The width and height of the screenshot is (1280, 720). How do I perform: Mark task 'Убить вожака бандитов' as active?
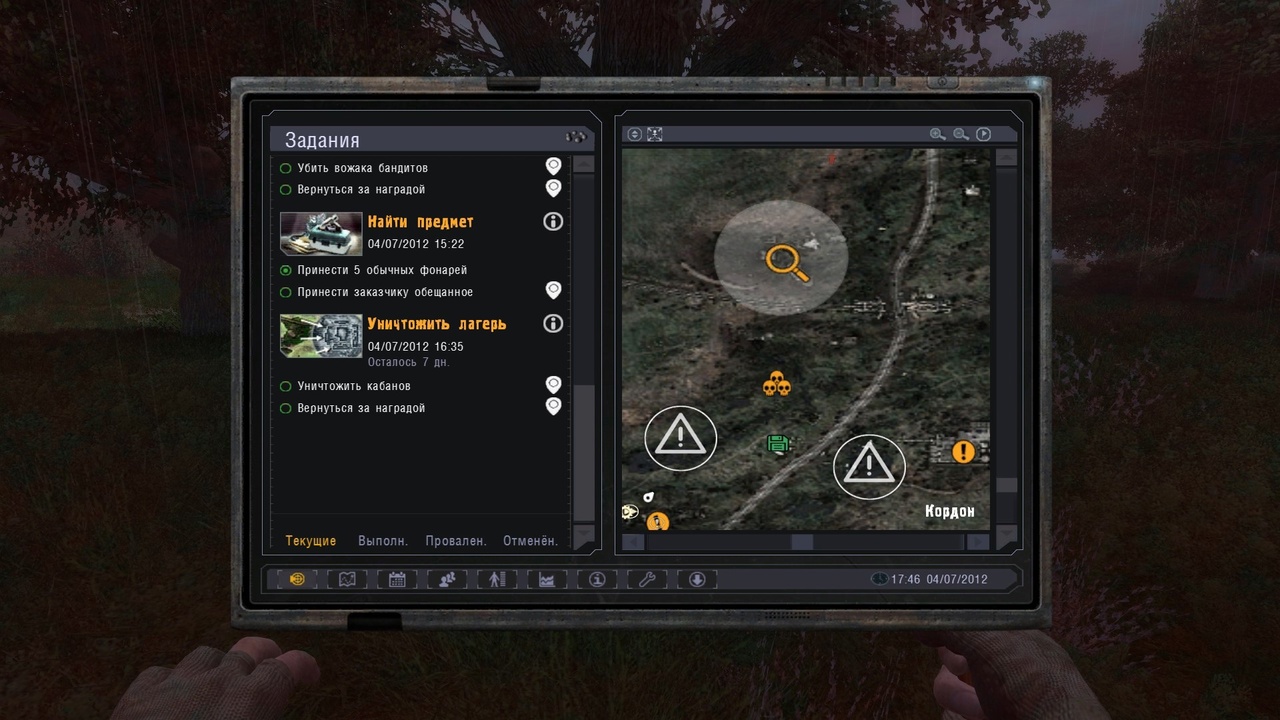click(x=285, y=168)
